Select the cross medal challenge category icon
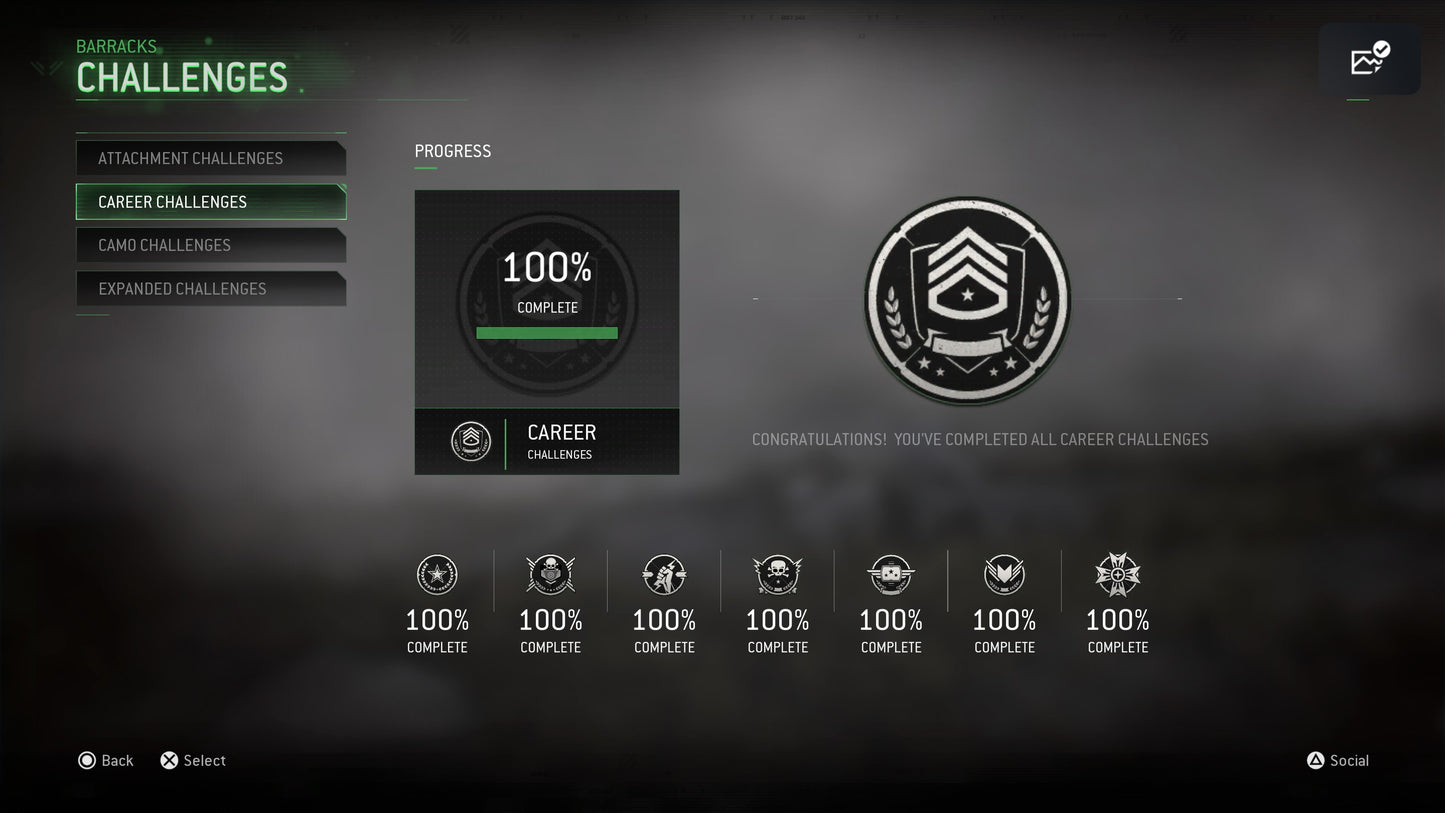Viewport: 1445px width, 813px height. (x=1117, y=575)
